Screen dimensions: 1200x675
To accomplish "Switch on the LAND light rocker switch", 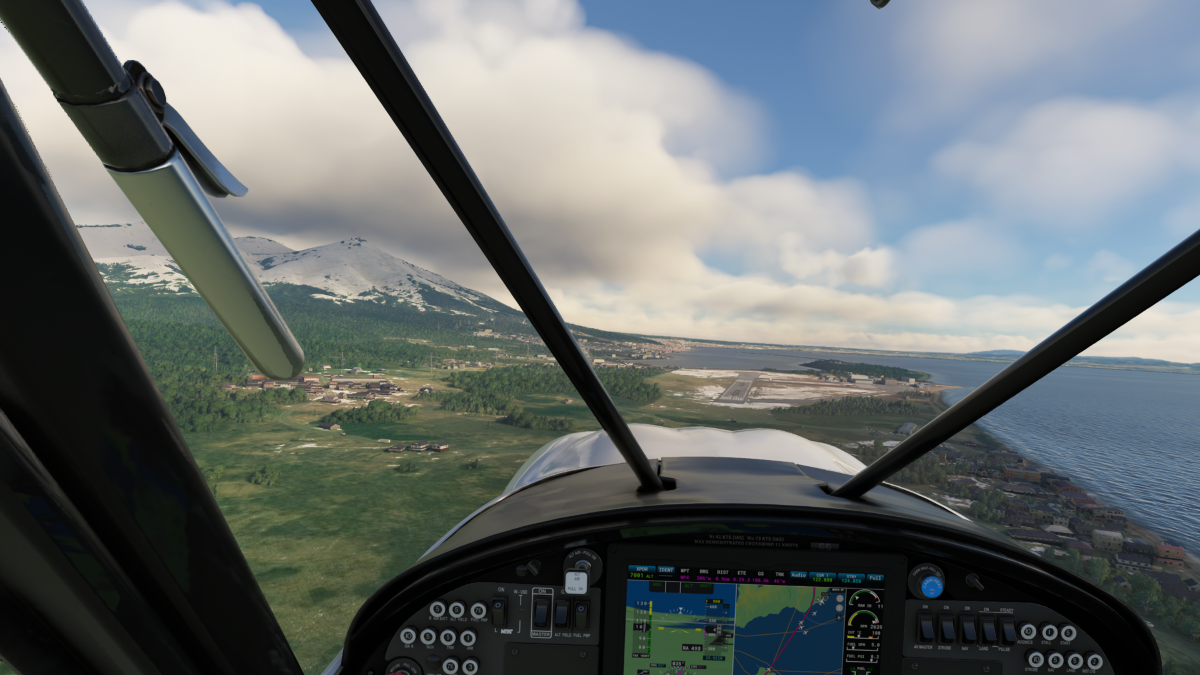I will 988,629.
